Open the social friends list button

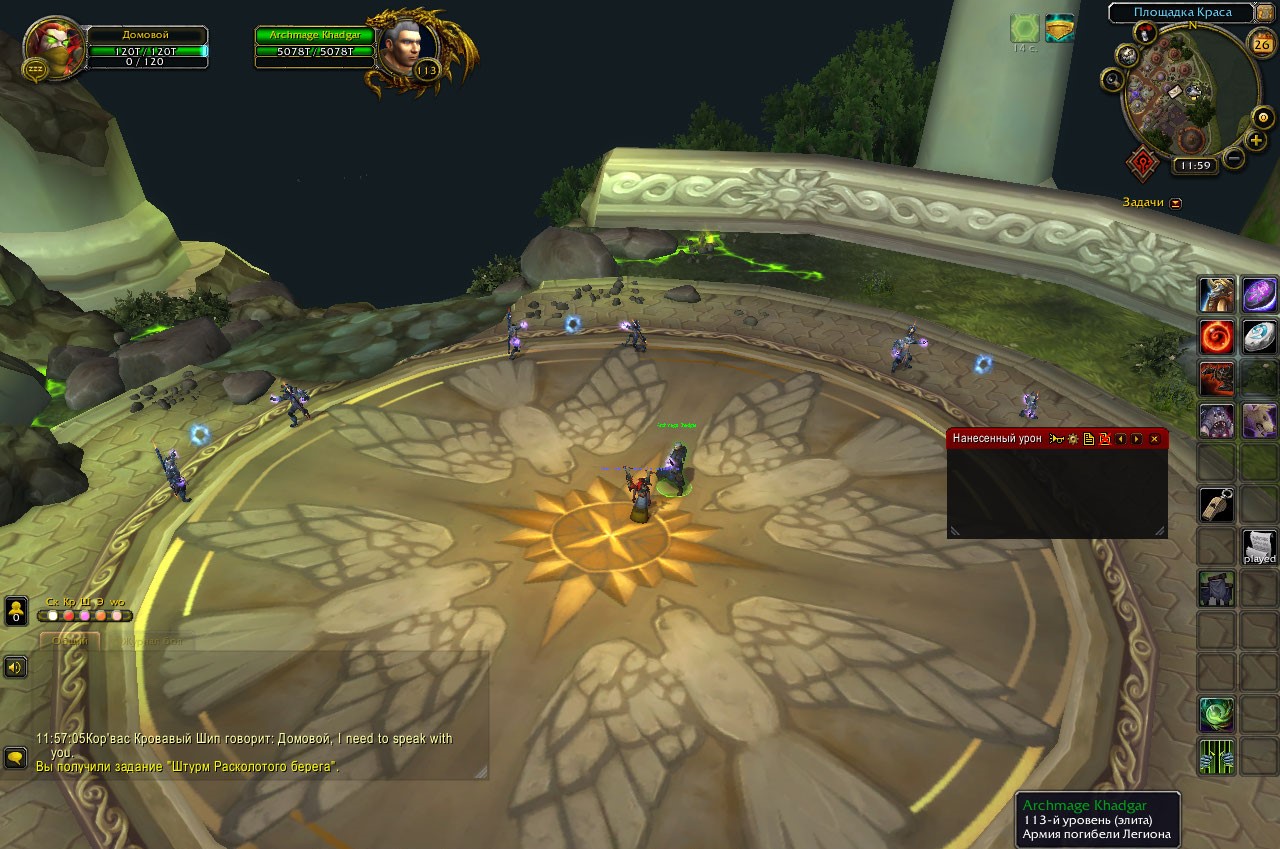coord(16,610)
